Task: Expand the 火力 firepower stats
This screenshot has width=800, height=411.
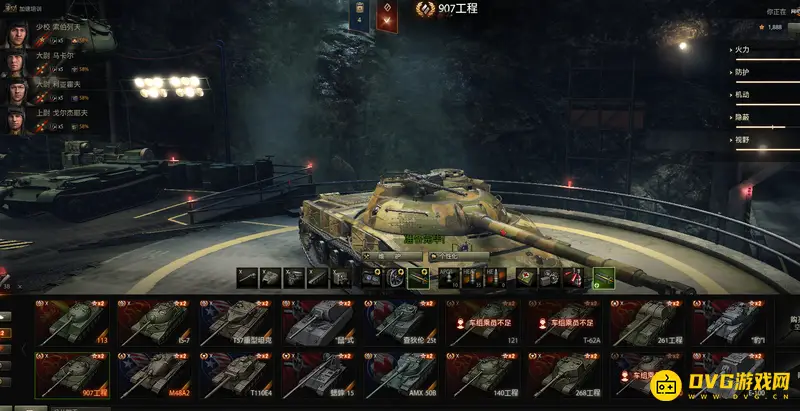Action: pyautogui.click(x=760, y=49)
